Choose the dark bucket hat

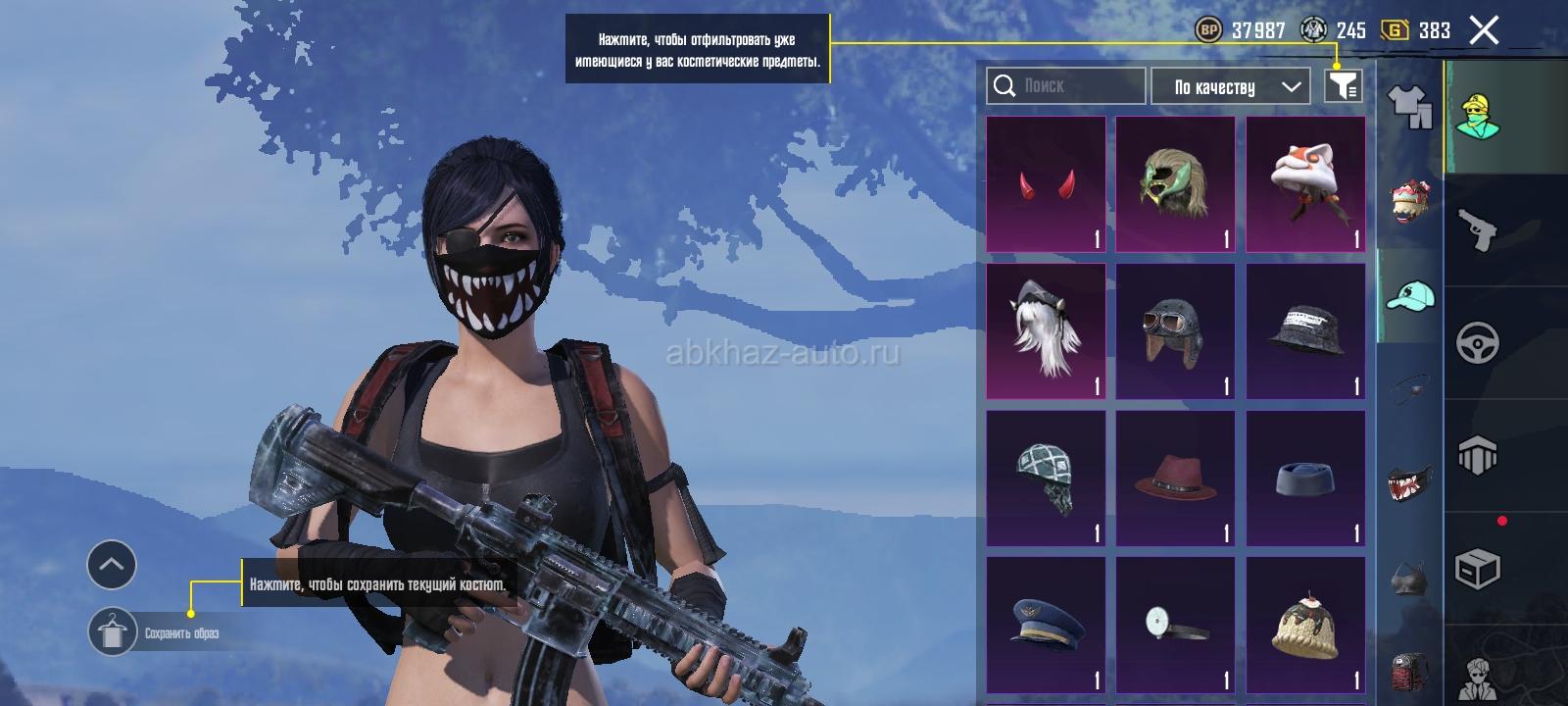tap(1305, 331)
